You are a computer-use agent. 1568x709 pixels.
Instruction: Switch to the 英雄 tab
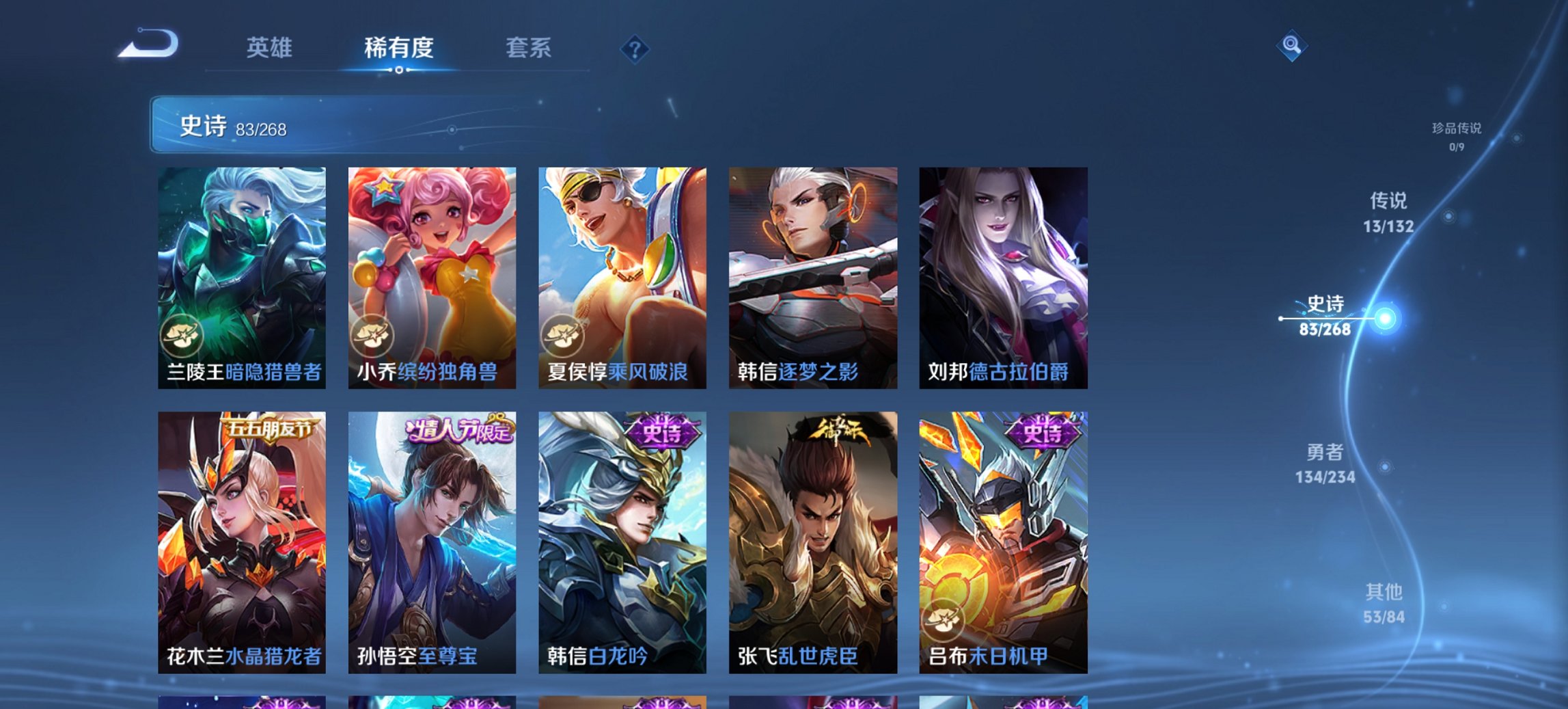pos(271,48)
